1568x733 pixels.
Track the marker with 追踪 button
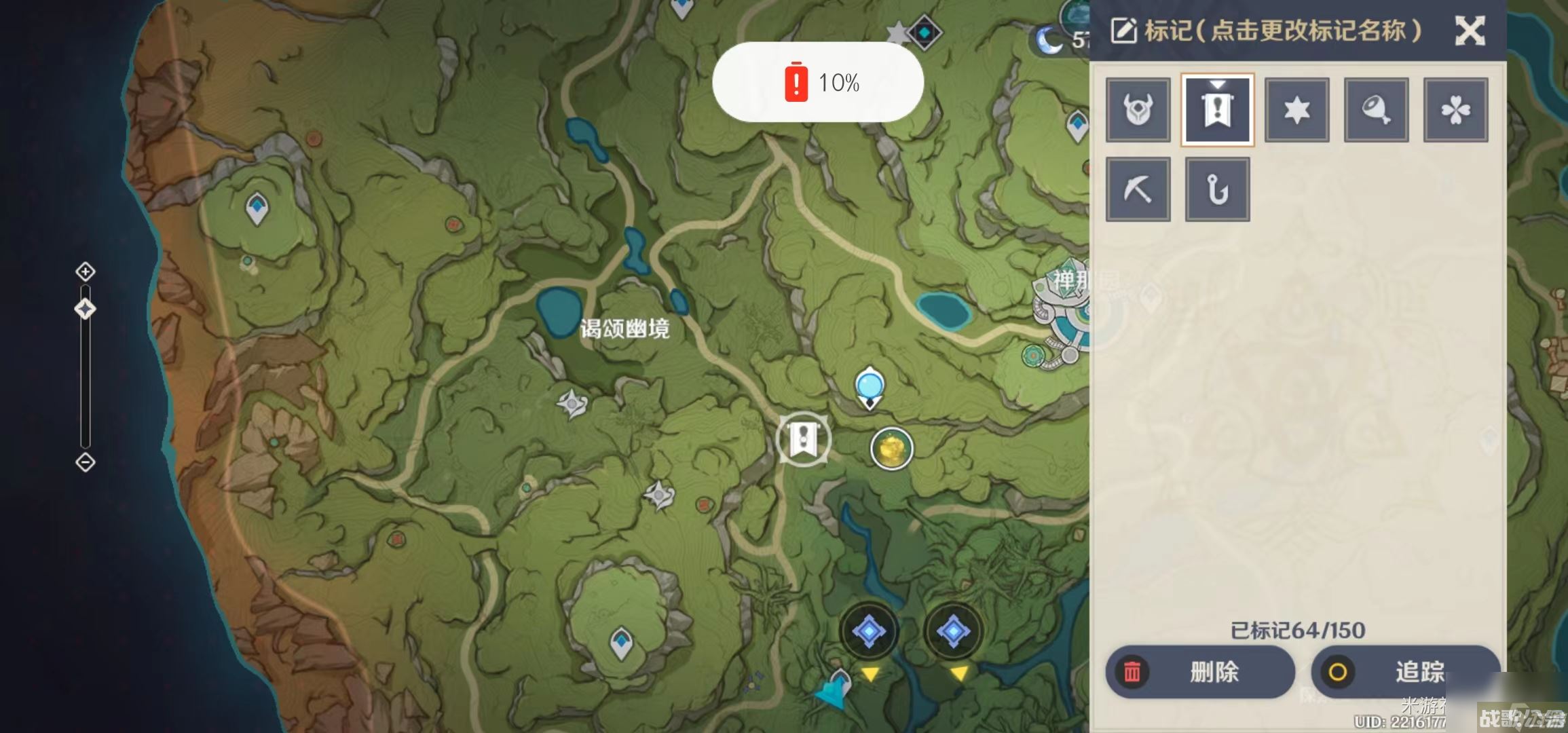(1404, 672)
